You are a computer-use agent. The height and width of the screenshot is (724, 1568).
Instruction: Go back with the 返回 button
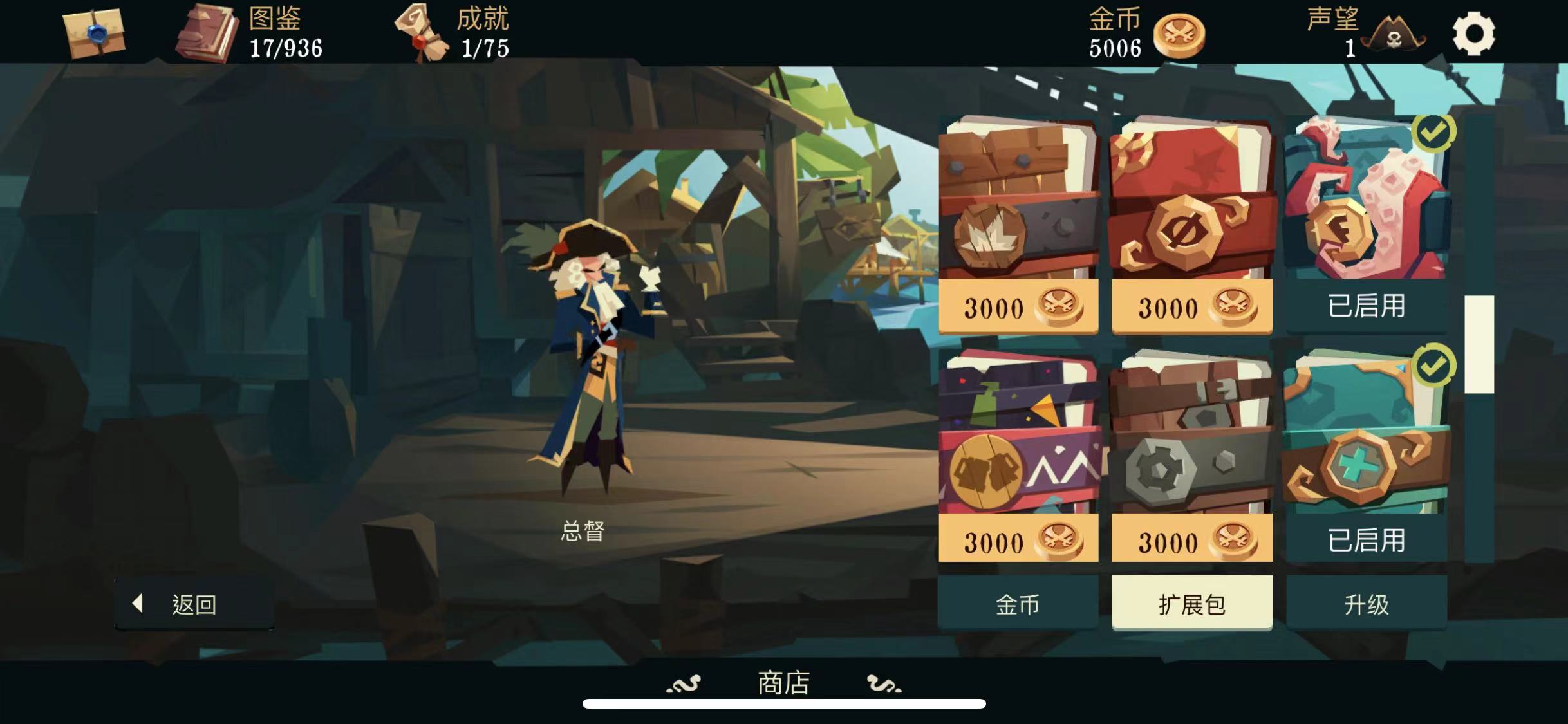[194, 604]
